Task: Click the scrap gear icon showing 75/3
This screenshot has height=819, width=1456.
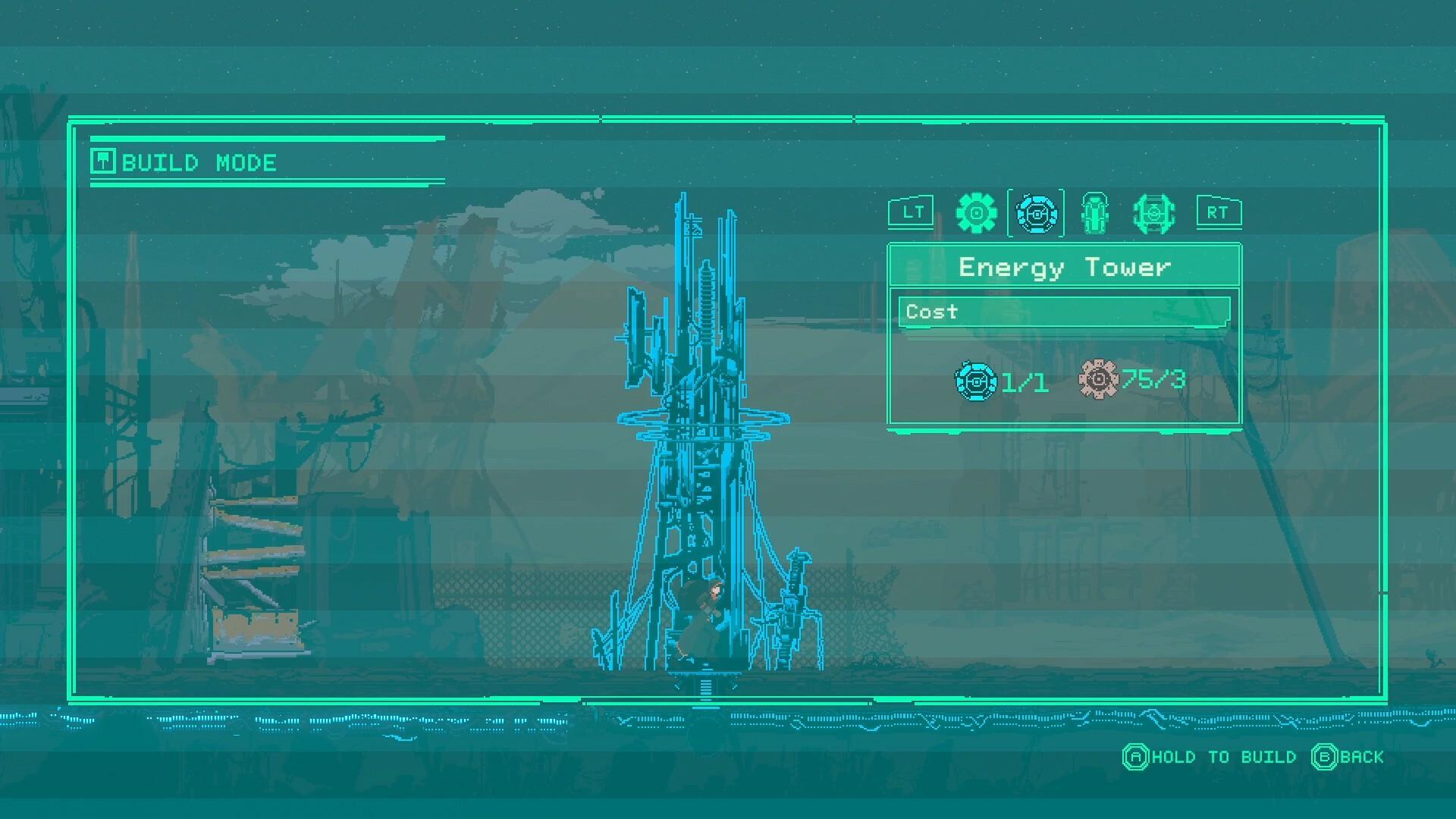Action: click(x=1099, y=380)
